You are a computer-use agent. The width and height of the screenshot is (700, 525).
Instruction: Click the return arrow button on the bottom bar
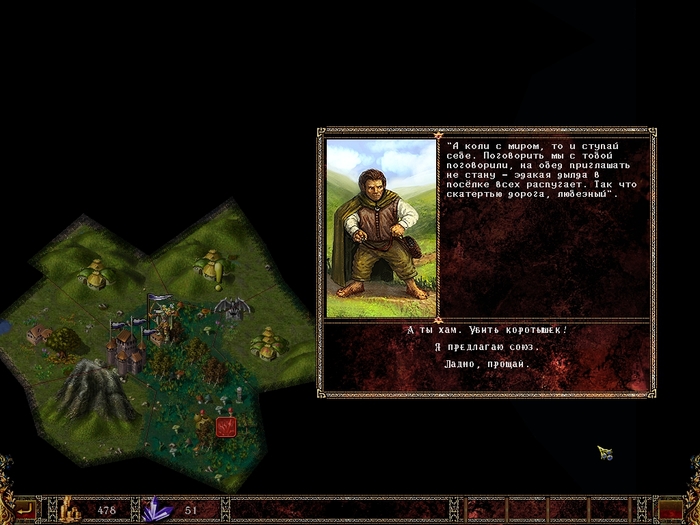point(24,510)
